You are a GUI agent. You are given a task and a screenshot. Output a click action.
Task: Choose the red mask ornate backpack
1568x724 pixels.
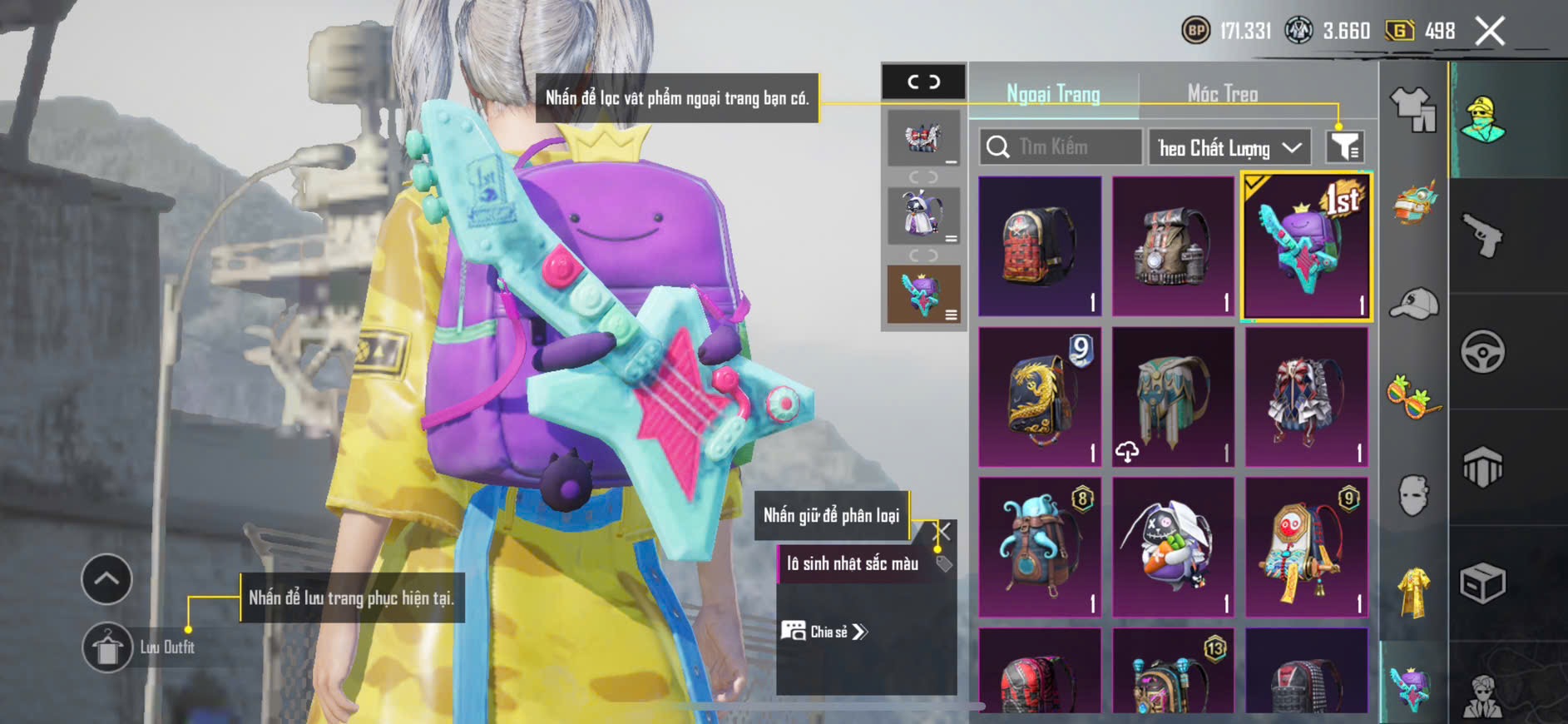[x=1306, y=547]
